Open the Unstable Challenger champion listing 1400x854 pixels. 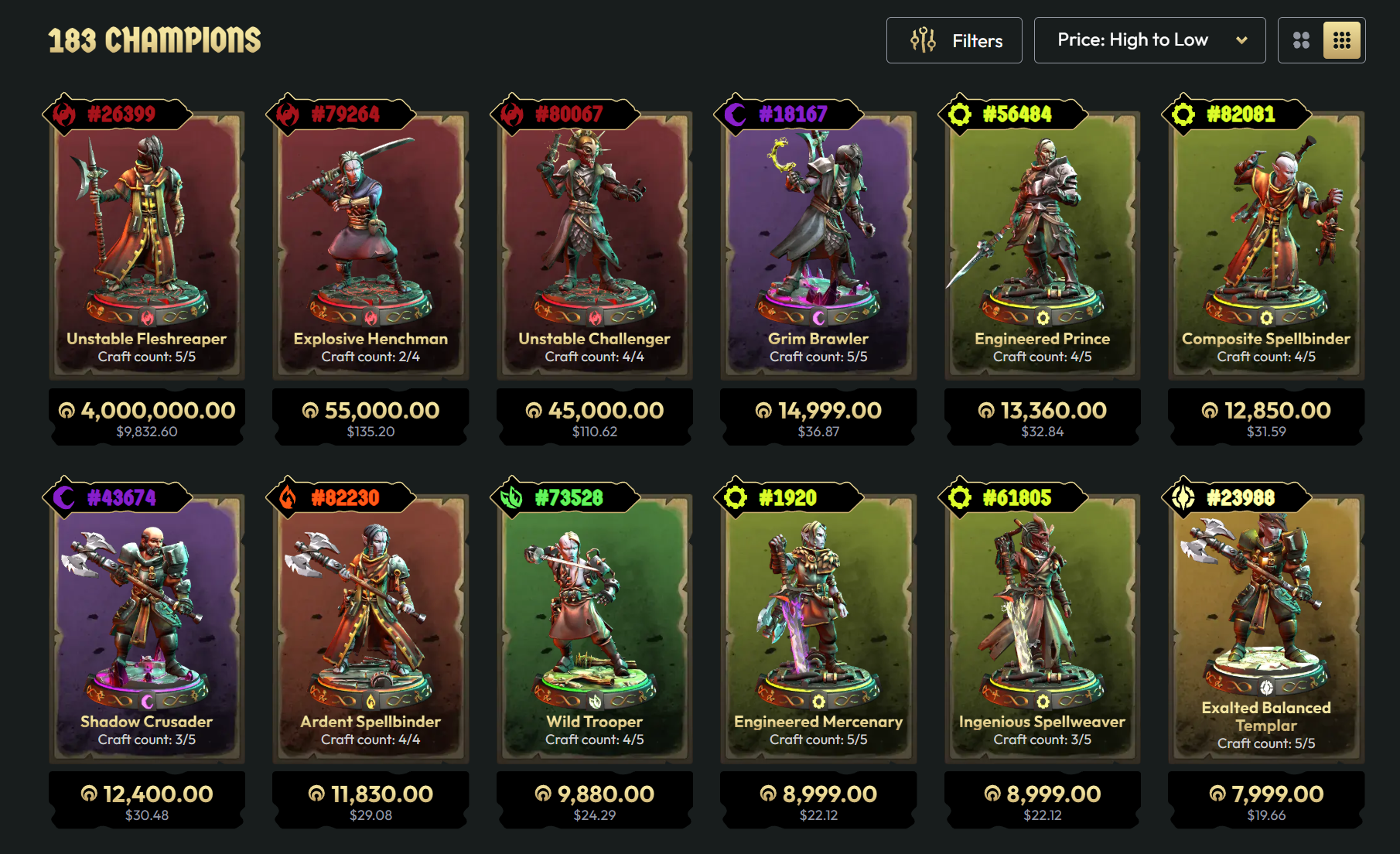point(594,240)
